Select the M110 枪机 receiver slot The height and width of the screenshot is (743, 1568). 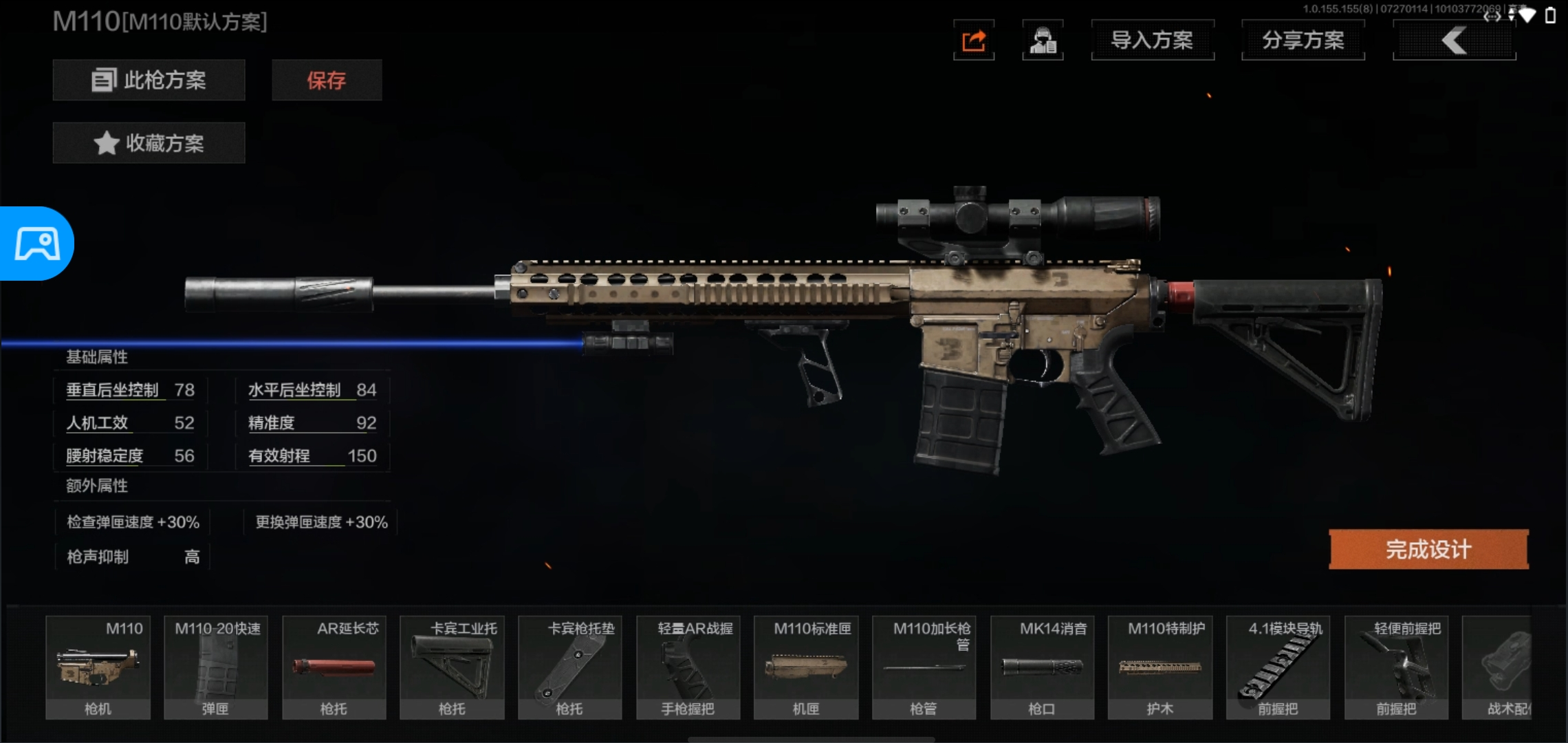coord(98,667)
